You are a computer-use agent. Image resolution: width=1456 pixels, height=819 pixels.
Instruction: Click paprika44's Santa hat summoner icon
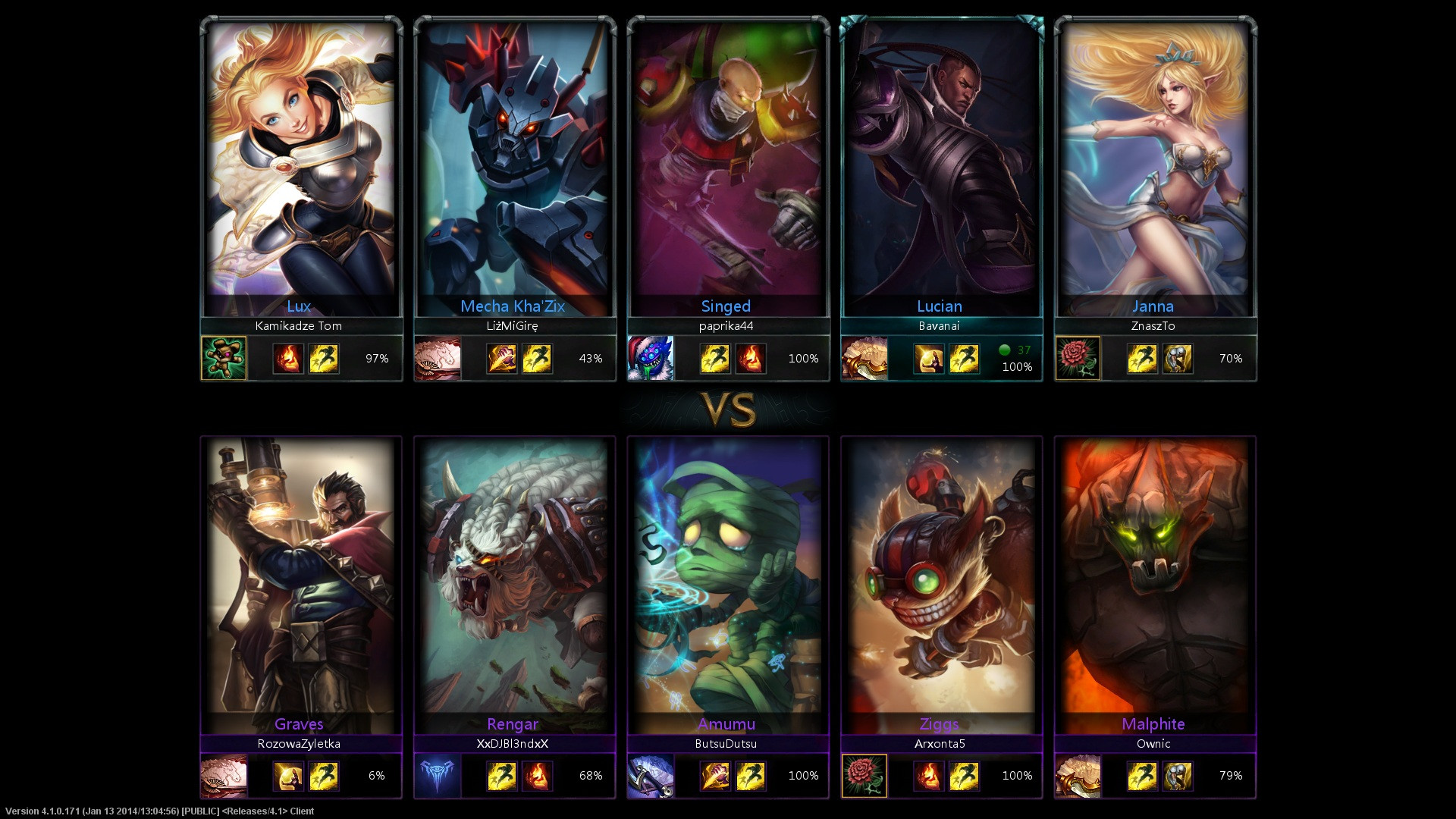651,358
